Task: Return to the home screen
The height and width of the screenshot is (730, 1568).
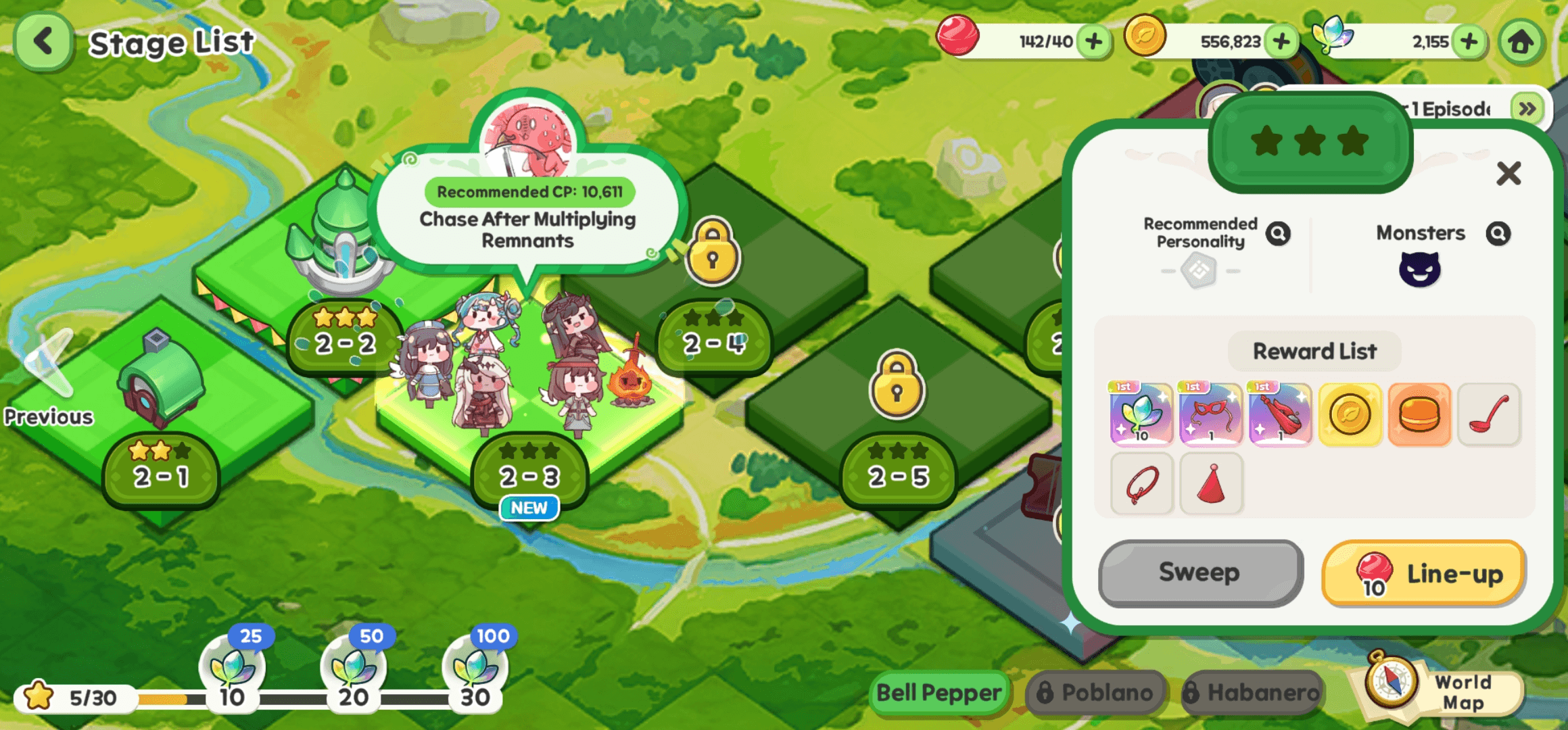Action: click(x=1521, y=42)
